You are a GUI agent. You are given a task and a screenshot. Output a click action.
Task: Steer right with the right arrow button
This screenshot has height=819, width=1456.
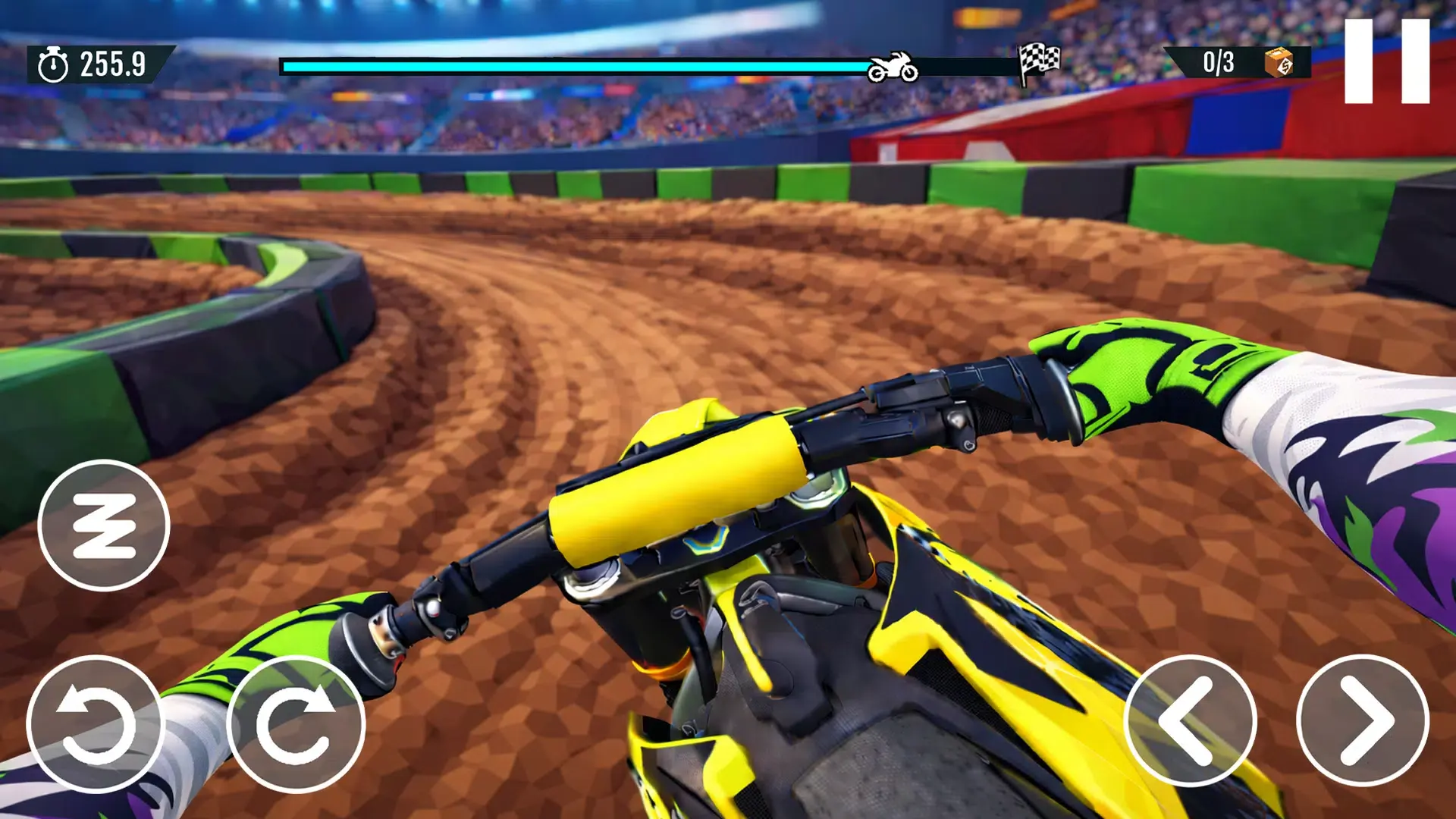point(1363,721)
